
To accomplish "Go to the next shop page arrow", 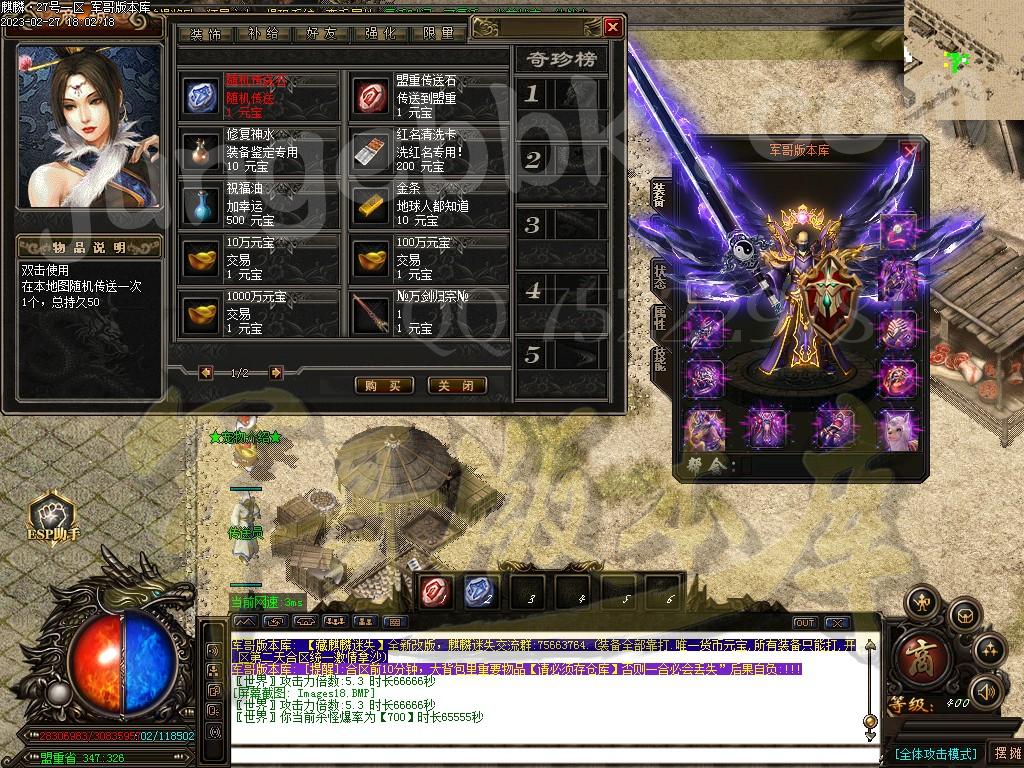I will click(276, 373).
